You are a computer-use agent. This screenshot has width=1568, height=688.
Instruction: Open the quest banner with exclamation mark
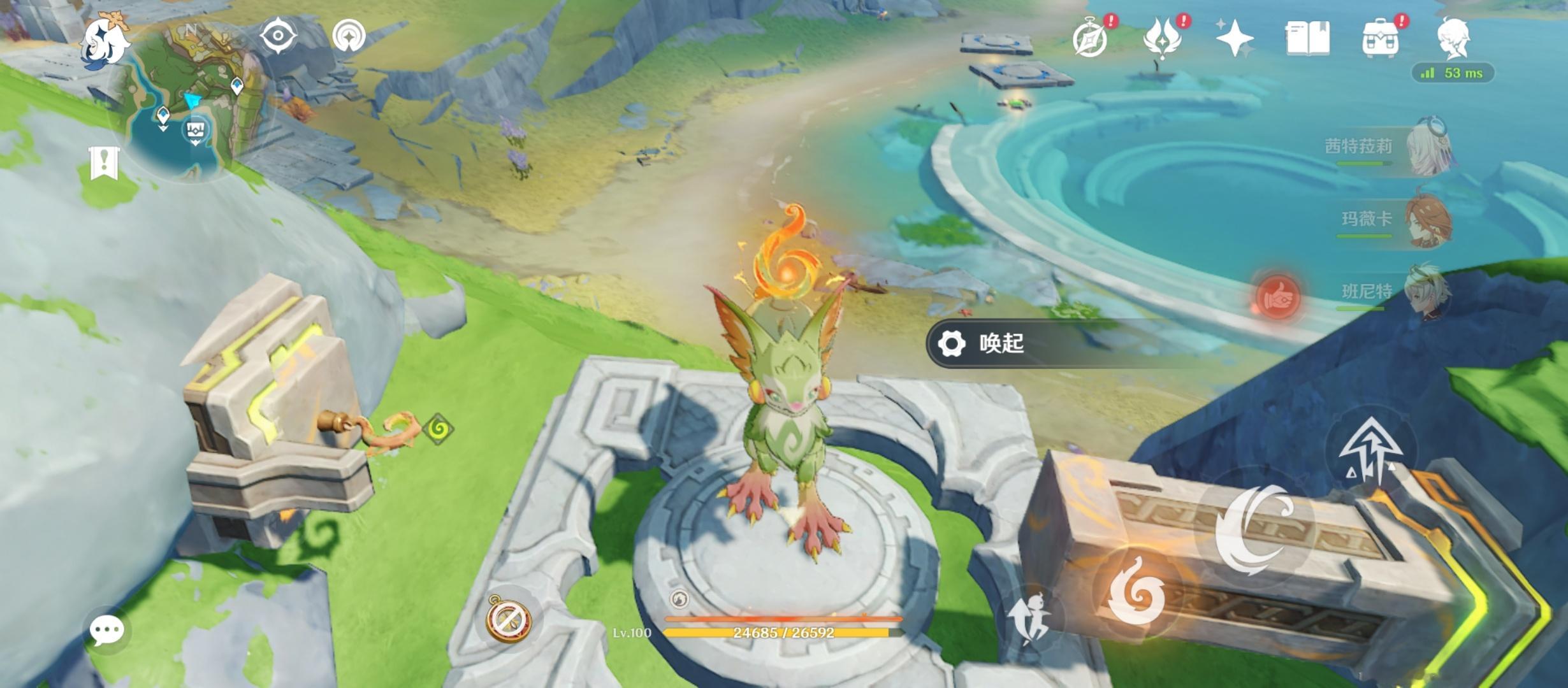(104, 163)
